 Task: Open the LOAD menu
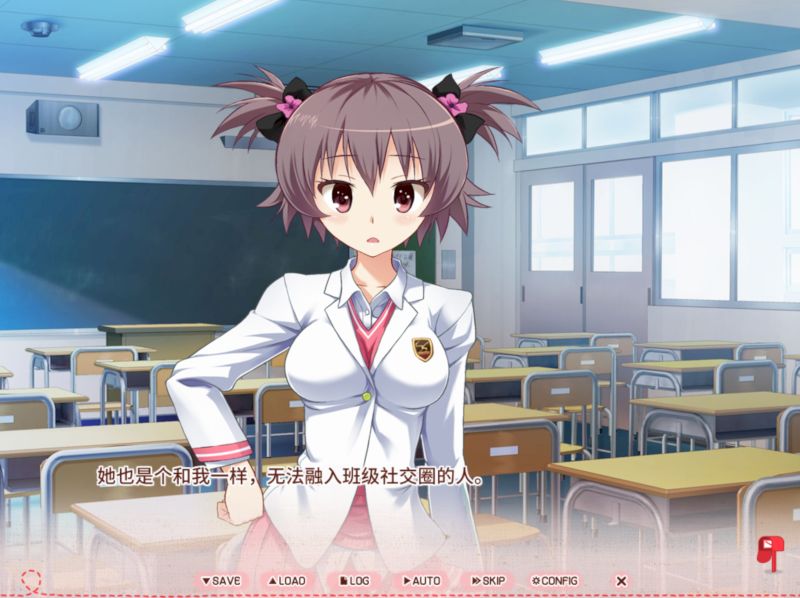(x=286, y=580)
